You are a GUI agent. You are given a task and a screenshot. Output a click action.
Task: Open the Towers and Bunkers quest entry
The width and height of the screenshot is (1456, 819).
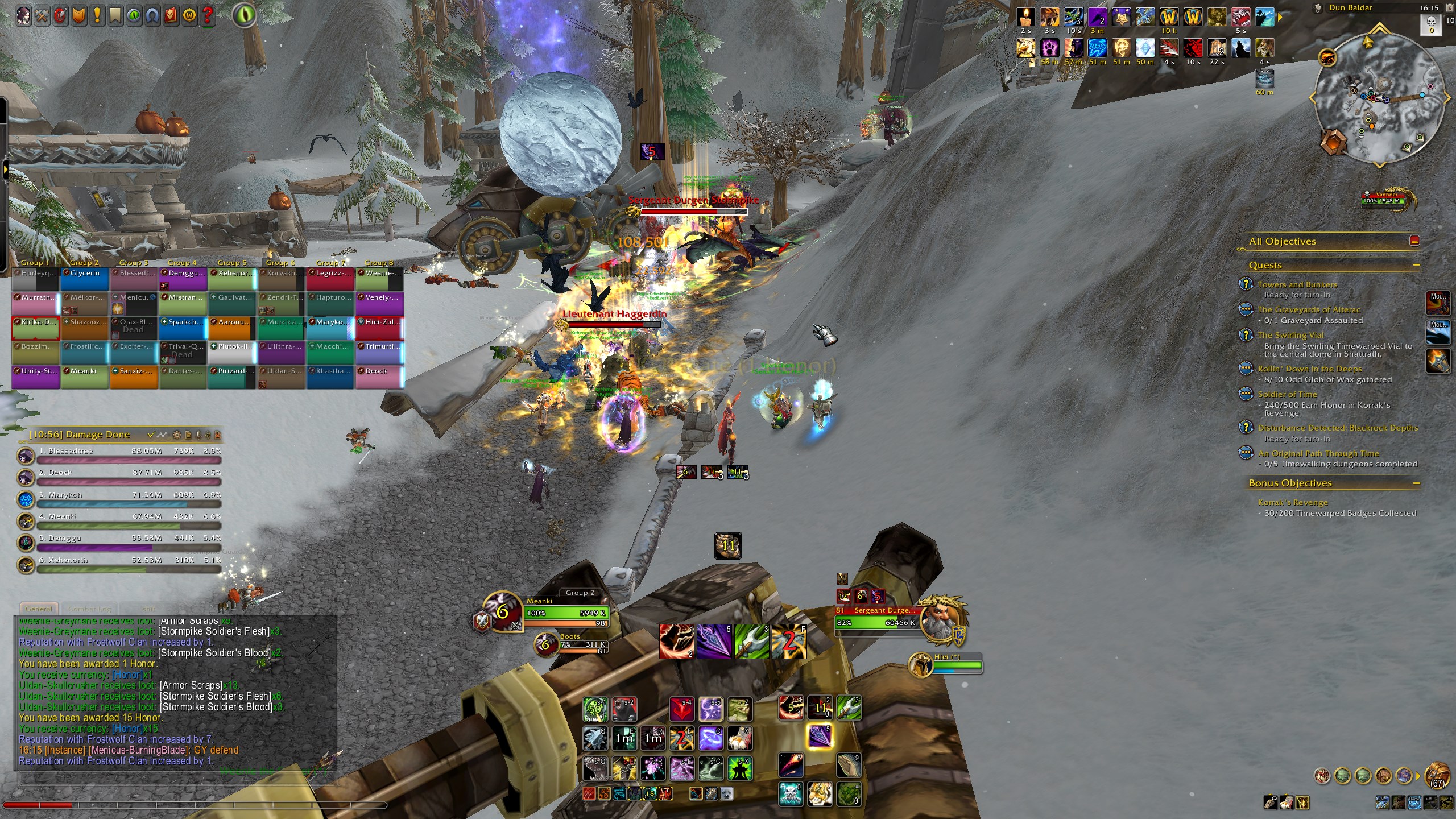(1297, 284)
